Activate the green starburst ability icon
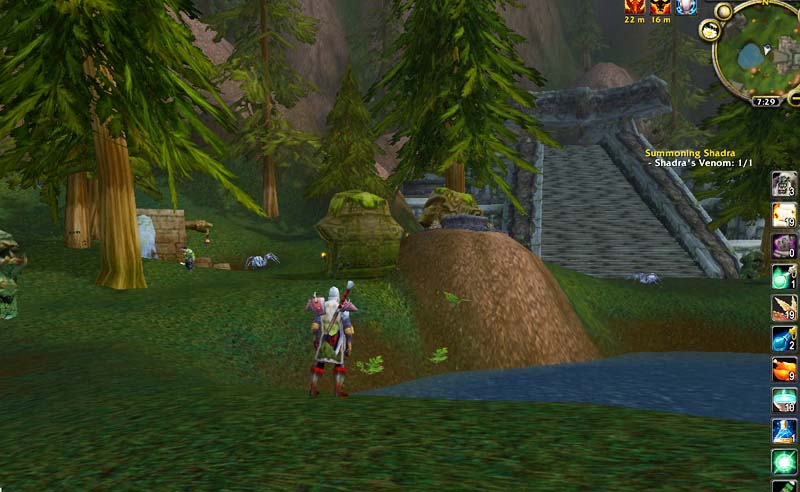The height and width of the screenshot is (492, 800). point(784,461)
